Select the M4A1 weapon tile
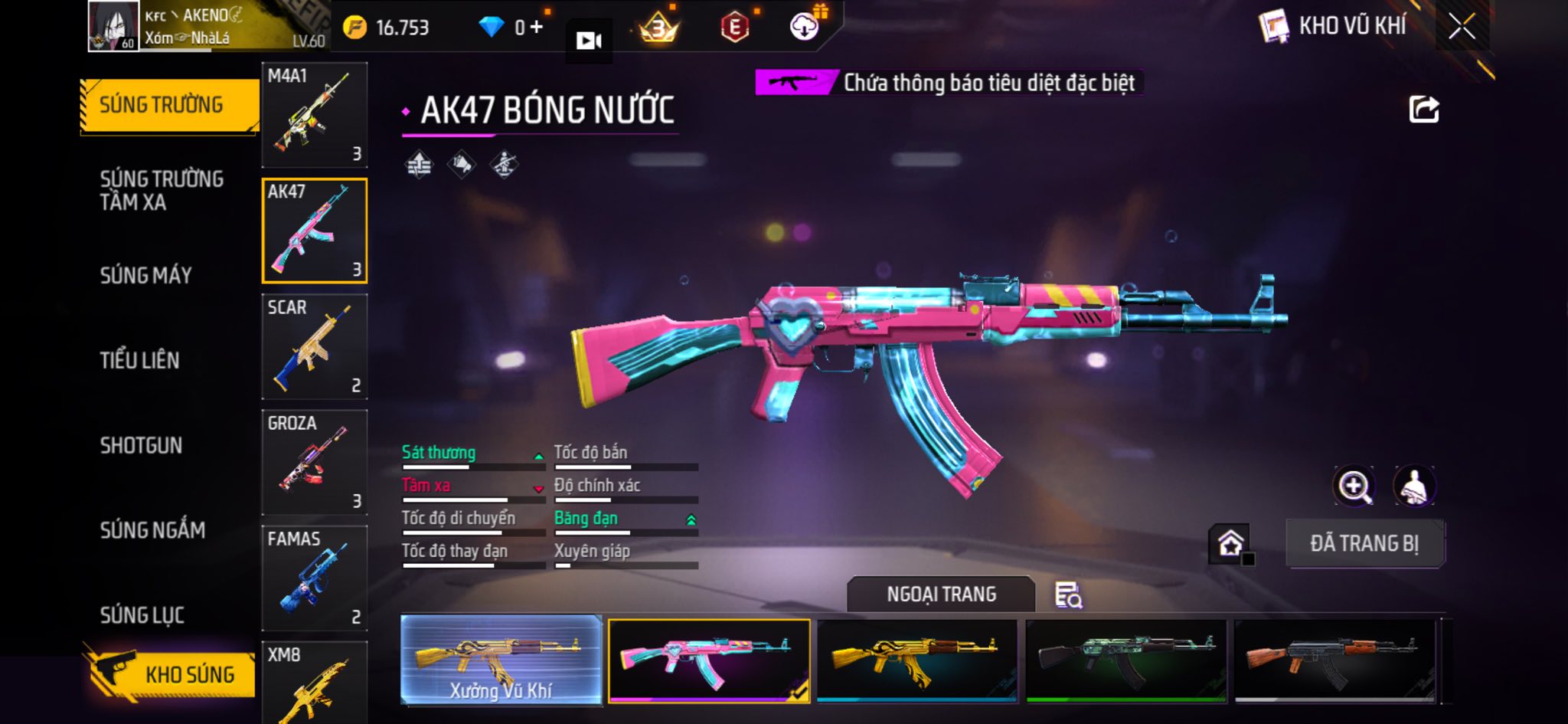Image resolution: width=1568 pixels, height=724 pixels. tap(314, 115)
